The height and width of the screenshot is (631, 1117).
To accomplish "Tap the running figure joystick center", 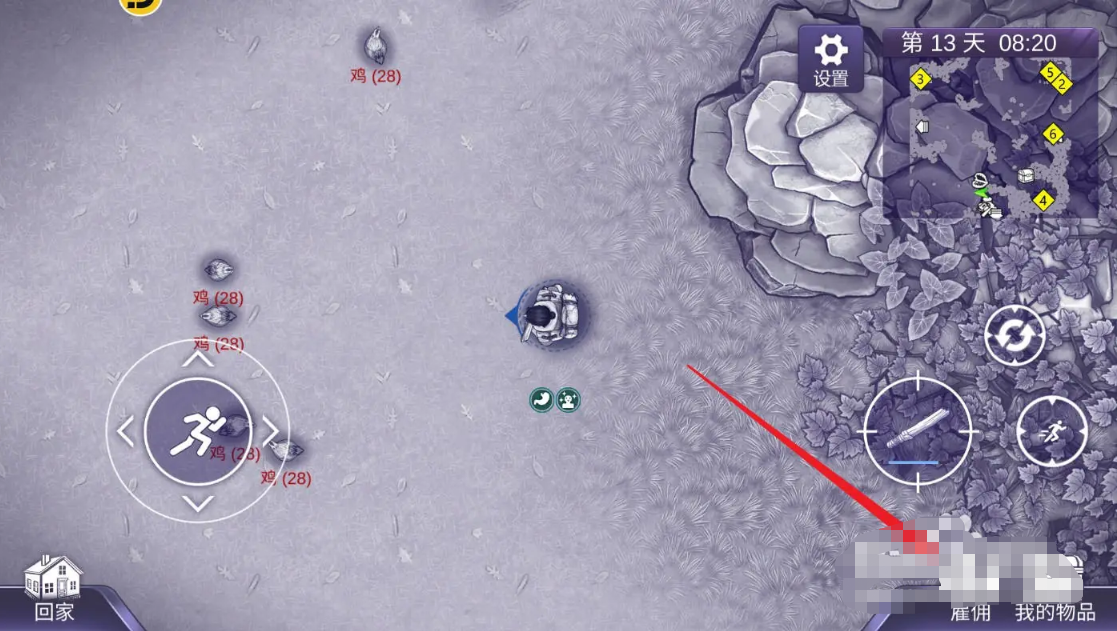I will [x=196, y=431].
